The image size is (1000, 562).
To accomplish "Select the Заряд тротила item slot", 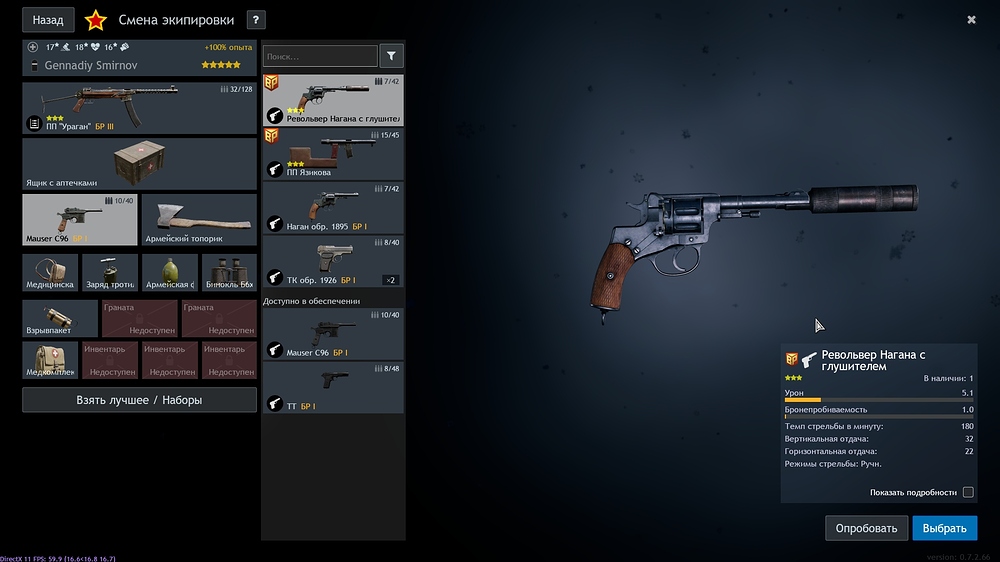I will (x=110, y=272).
